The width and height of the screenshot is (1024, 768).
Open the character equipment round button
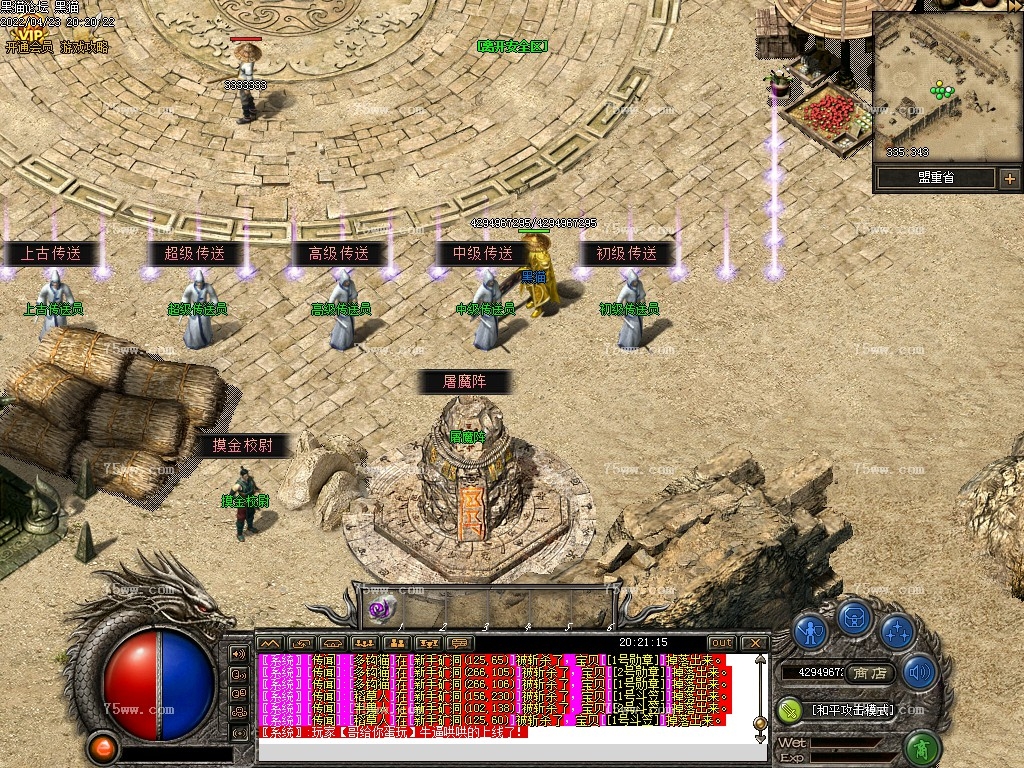tap(811, 631)
